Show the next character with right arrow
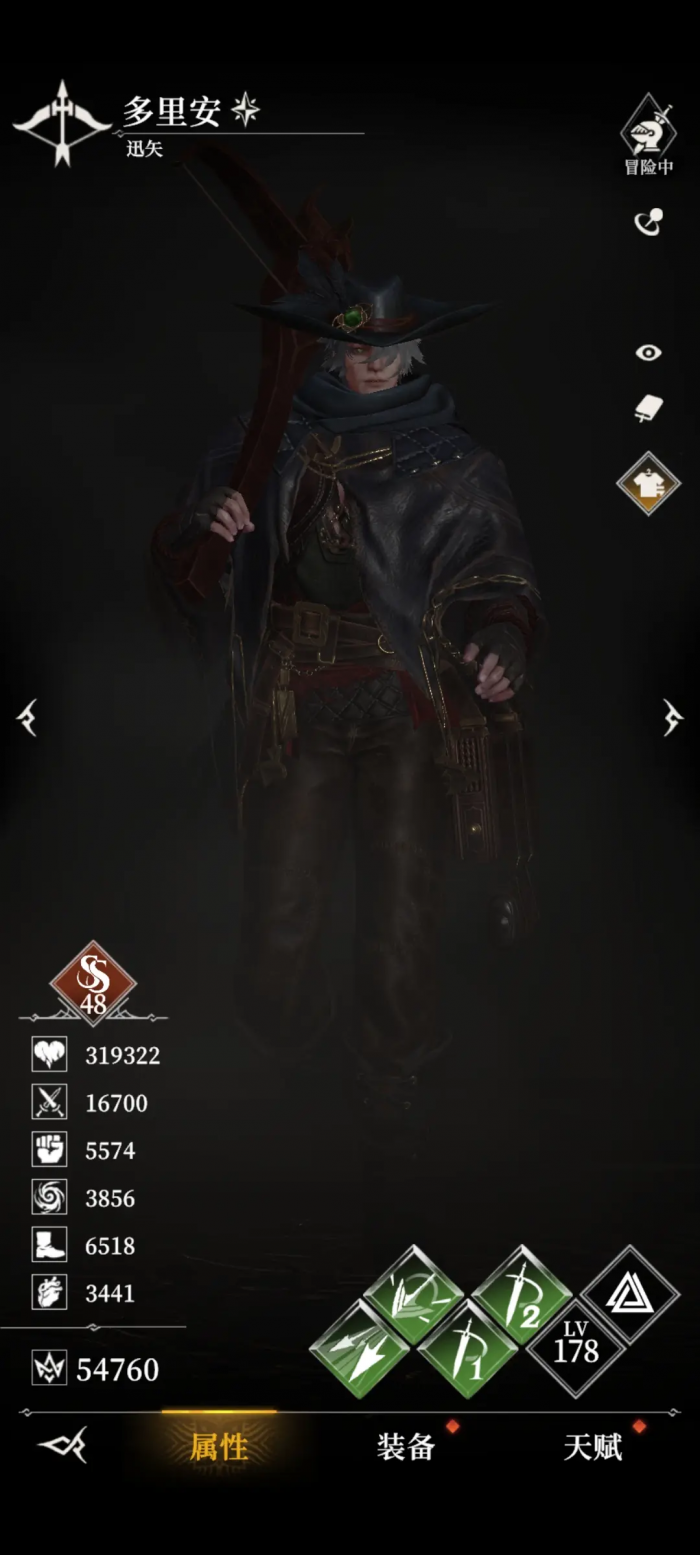Image resolution: width=700 pixels, height=1555 pixels. point(673,717)
